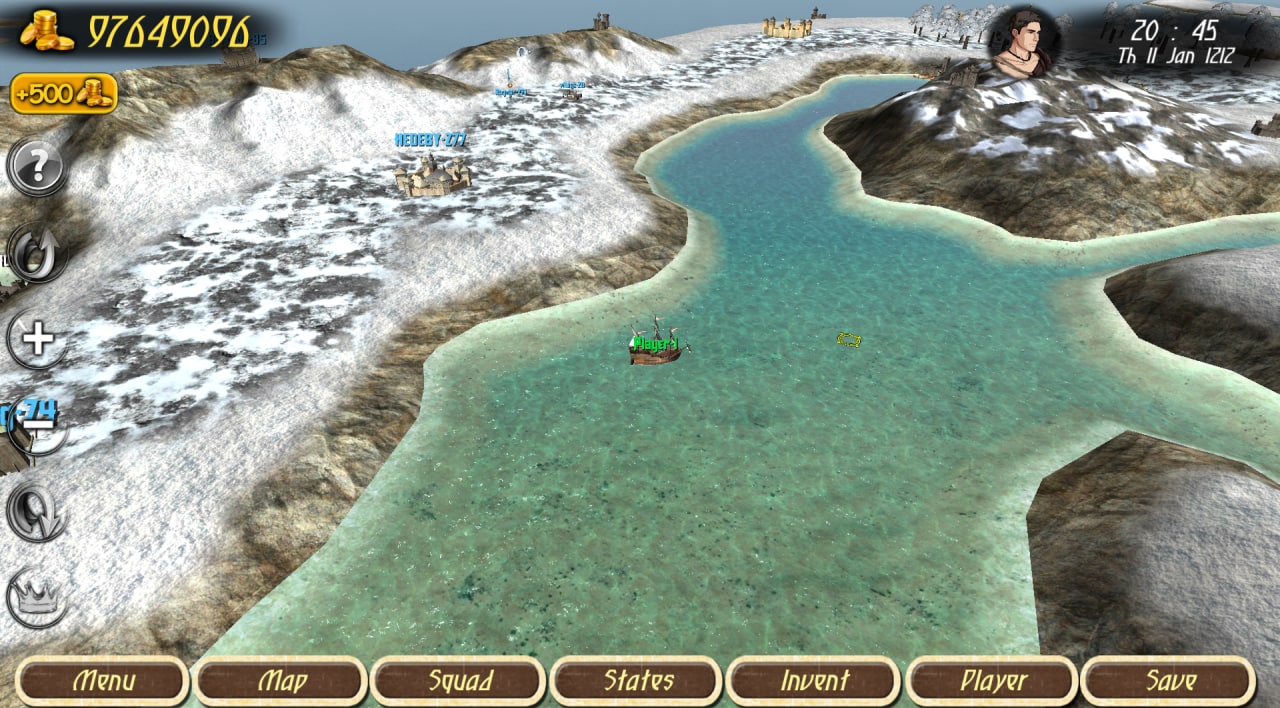Click the crown icon

tap(38, 599)
